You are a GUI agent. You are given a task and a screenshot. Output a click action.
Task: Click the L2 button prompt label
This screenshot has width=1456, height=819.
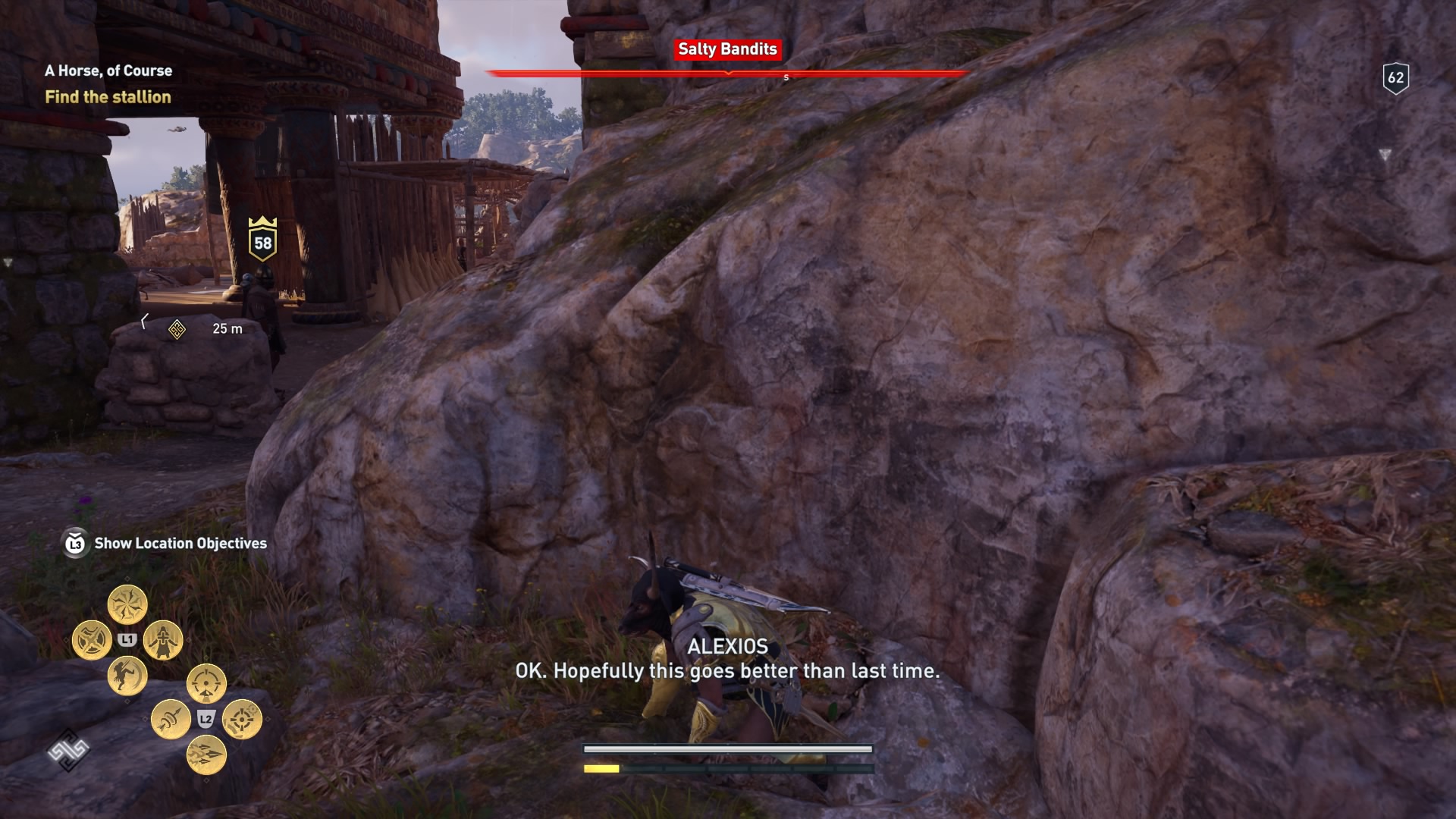click(205, 718)
